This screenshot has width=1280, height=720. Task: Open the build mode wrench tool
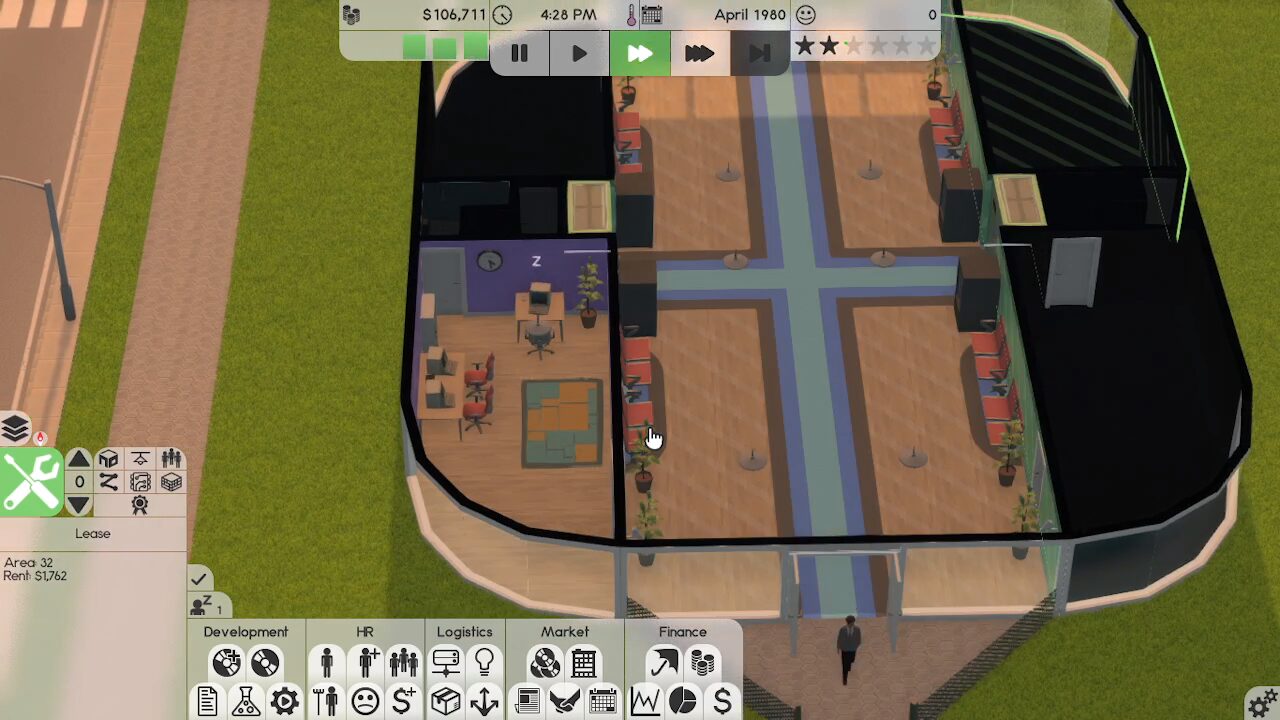[x=31, y=482]
